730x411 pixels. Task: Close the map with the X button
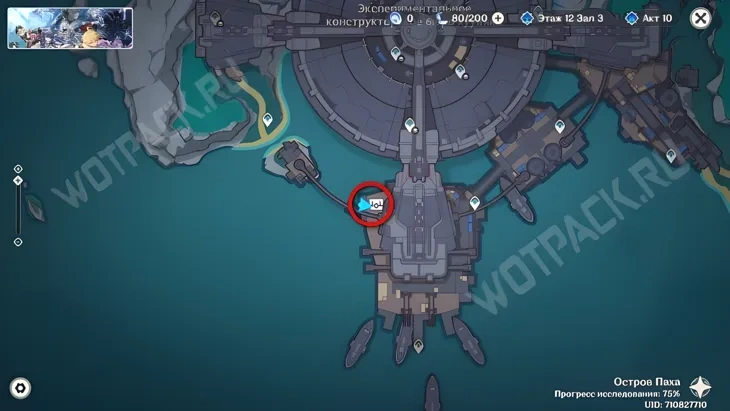(x=701, y=18)
